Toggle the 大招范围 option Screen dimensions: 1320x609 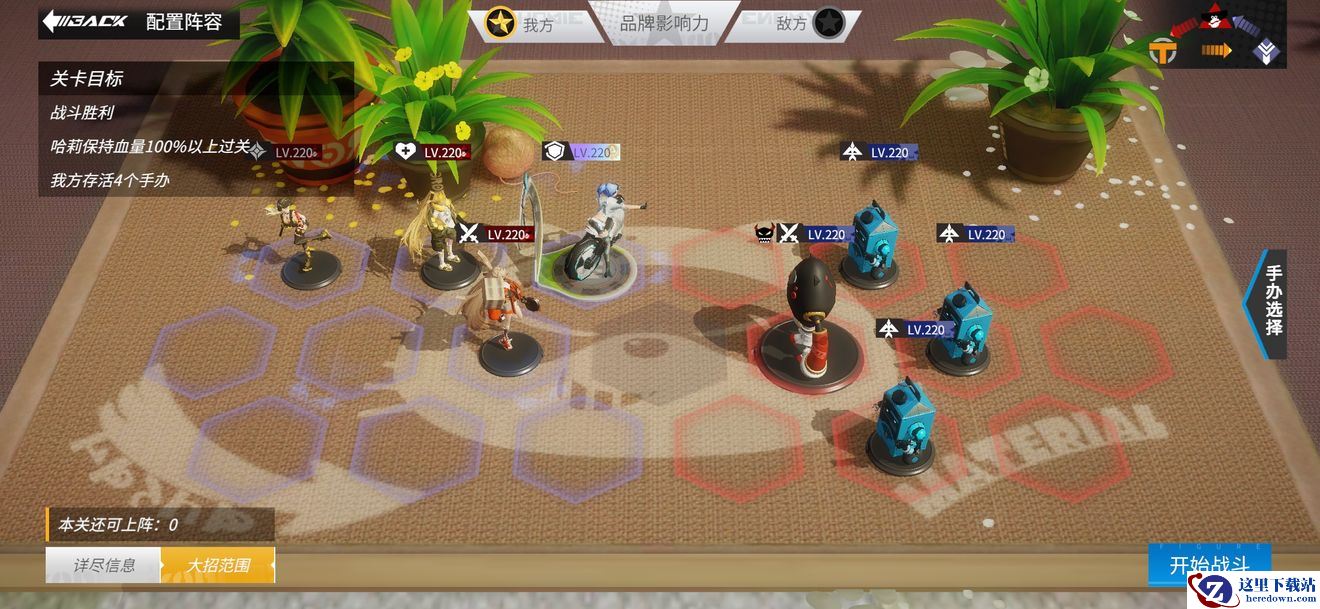[218, 565]
